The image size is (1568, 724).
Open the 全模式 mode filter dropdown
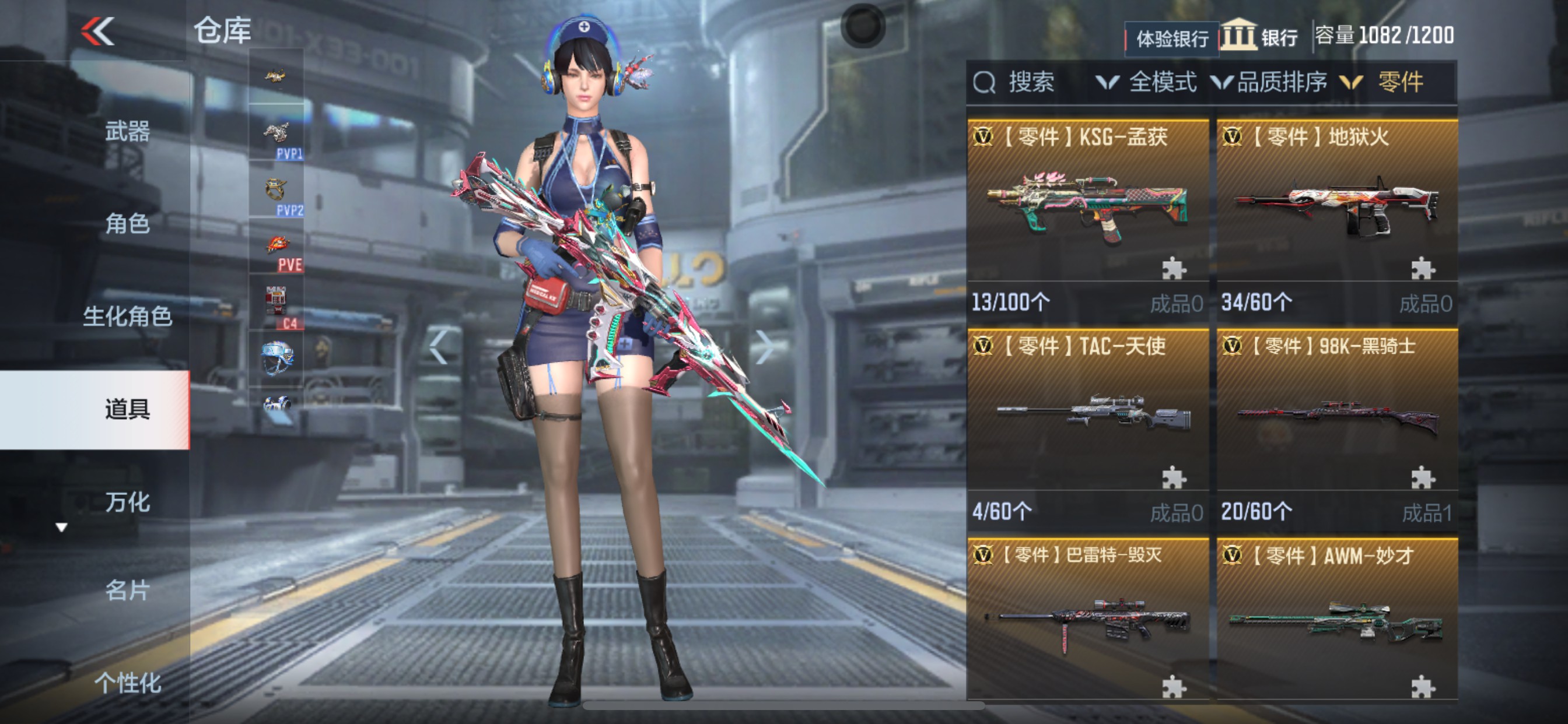tap(1147, 82)
